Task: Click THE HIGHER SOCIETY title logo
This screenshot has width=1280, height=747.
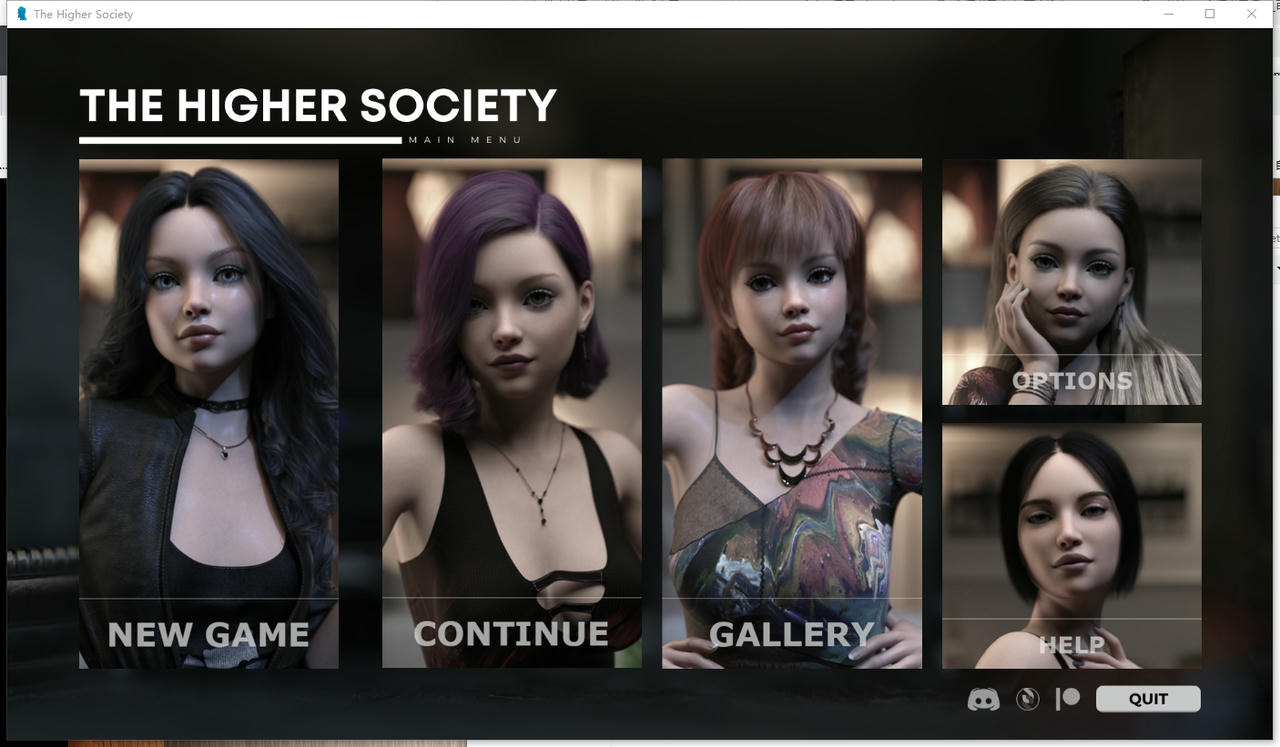Action: pyautogui.click(x=318, y=104)
